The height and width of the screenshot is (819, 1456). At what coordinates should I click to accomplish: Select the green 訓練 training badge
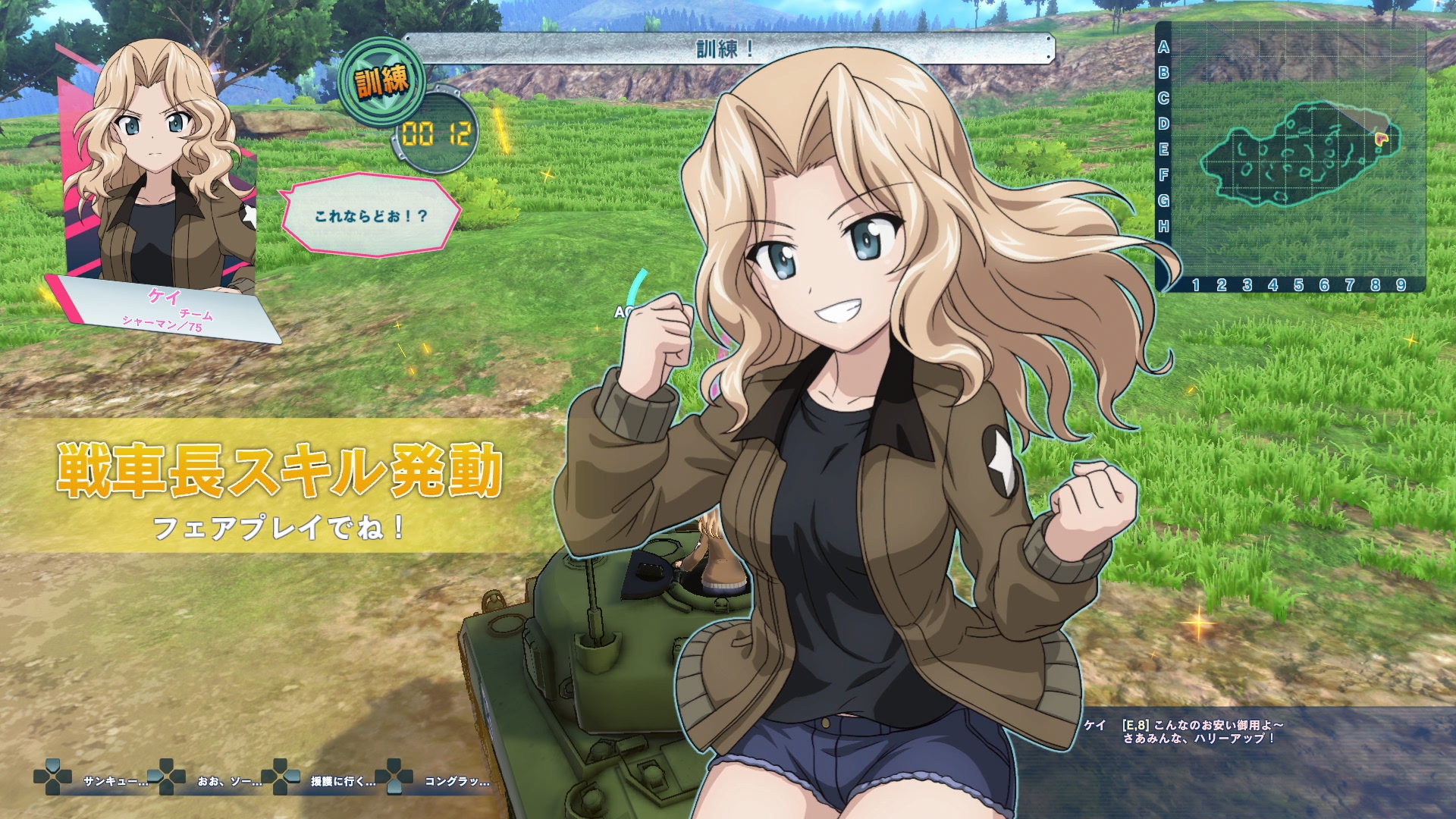pyautogui.click(x=383, y=80)
